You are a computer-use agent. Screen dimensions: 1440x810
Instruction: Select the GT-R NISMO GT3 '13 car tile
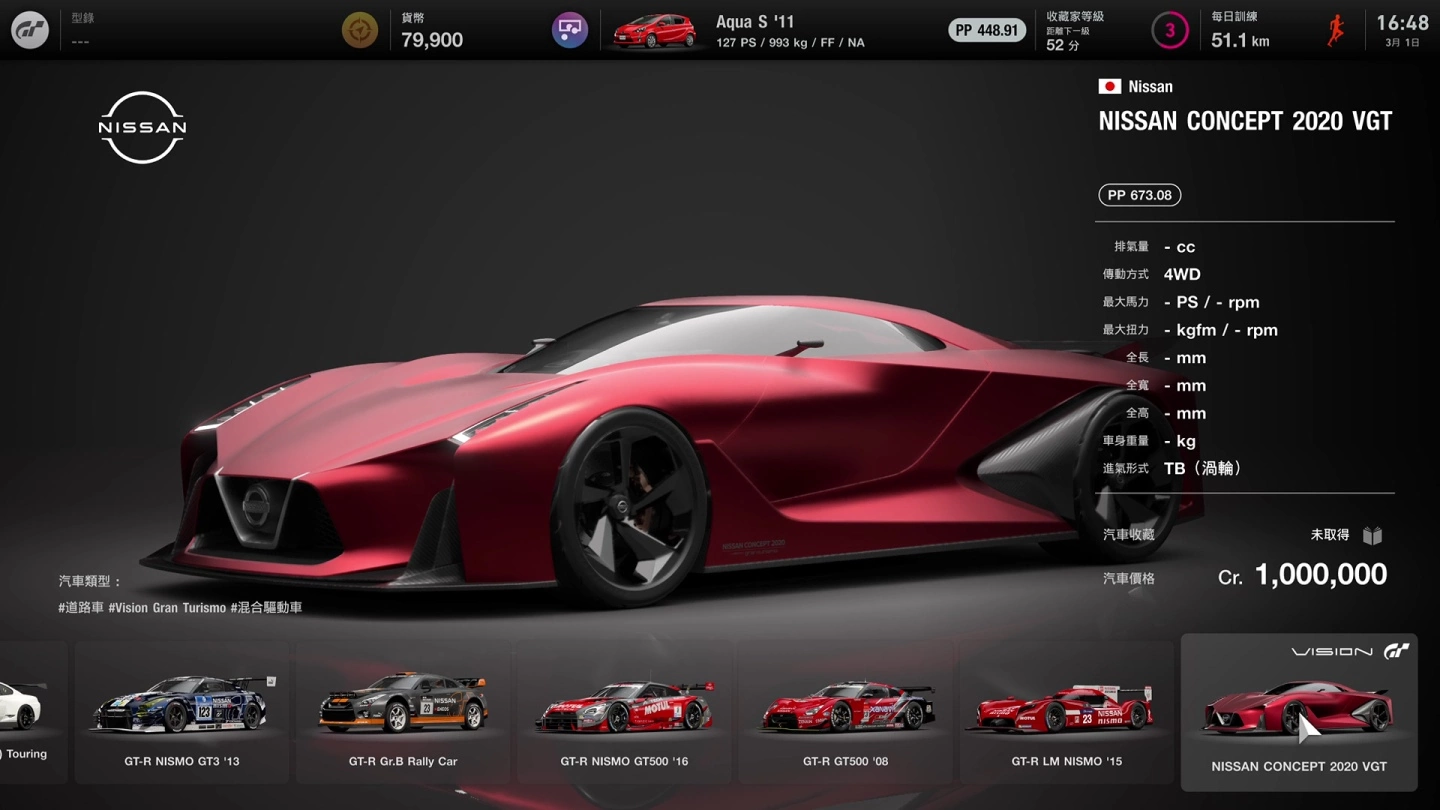(182, 712)
